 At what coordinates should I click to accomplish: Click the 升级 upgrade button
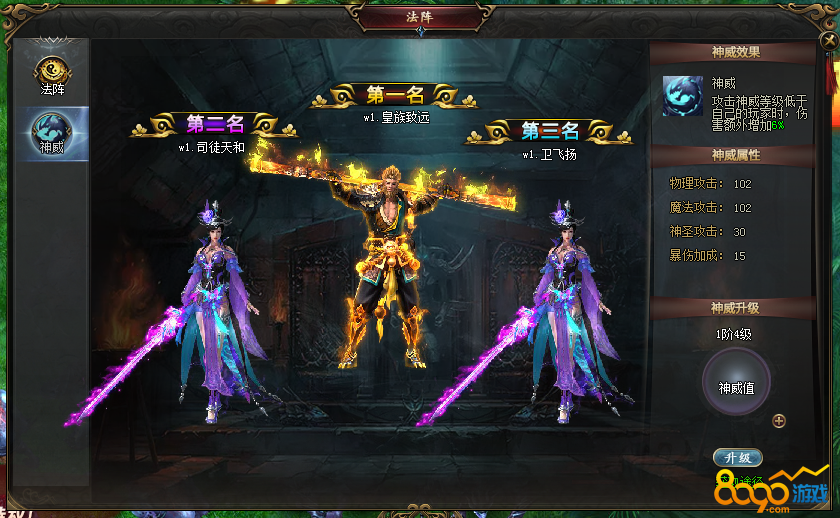pyautogui.click(x=737, y=457)
